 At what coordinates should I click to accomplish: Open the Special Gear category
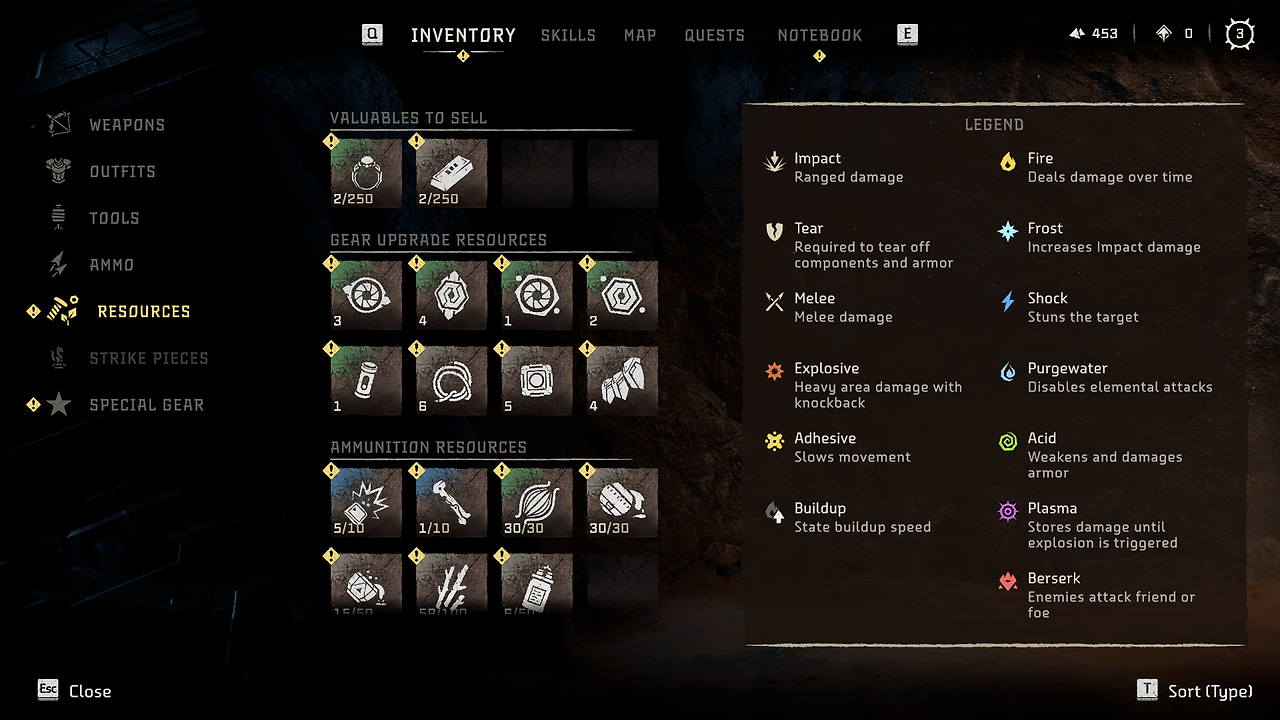146,405
